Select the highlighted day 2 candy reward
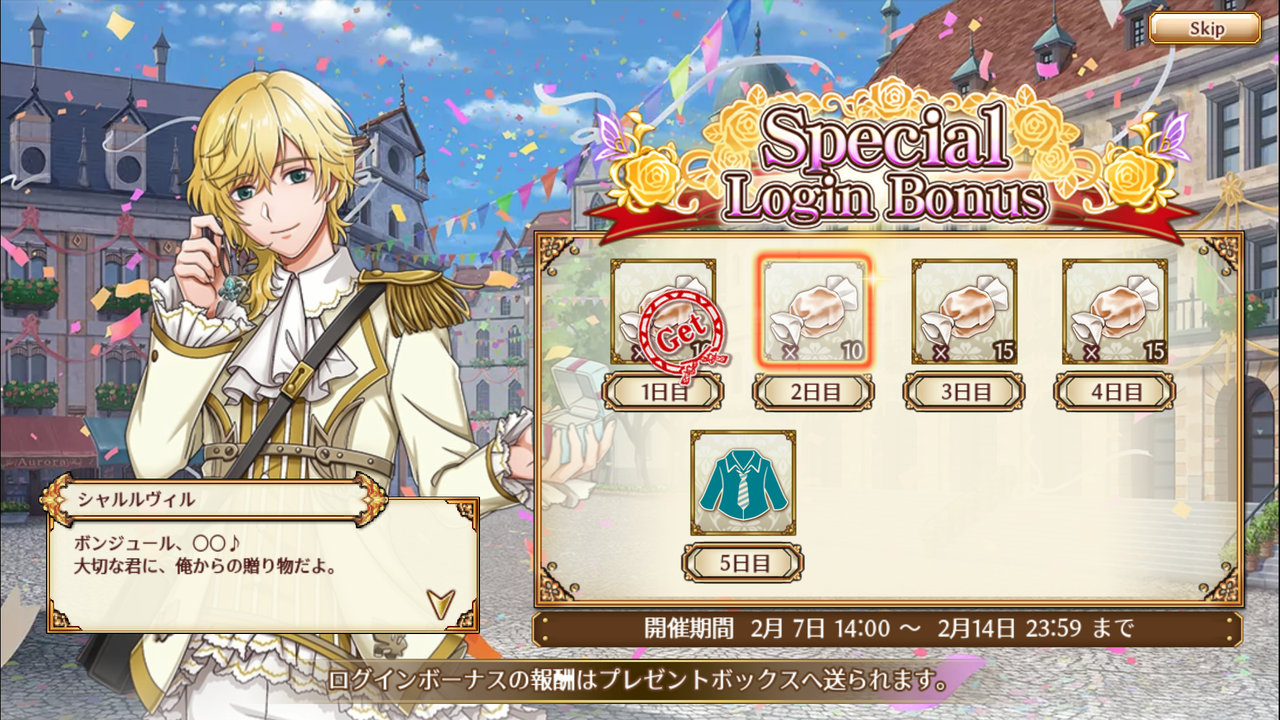Screen dimensions: 1280x720 (814, 311)
